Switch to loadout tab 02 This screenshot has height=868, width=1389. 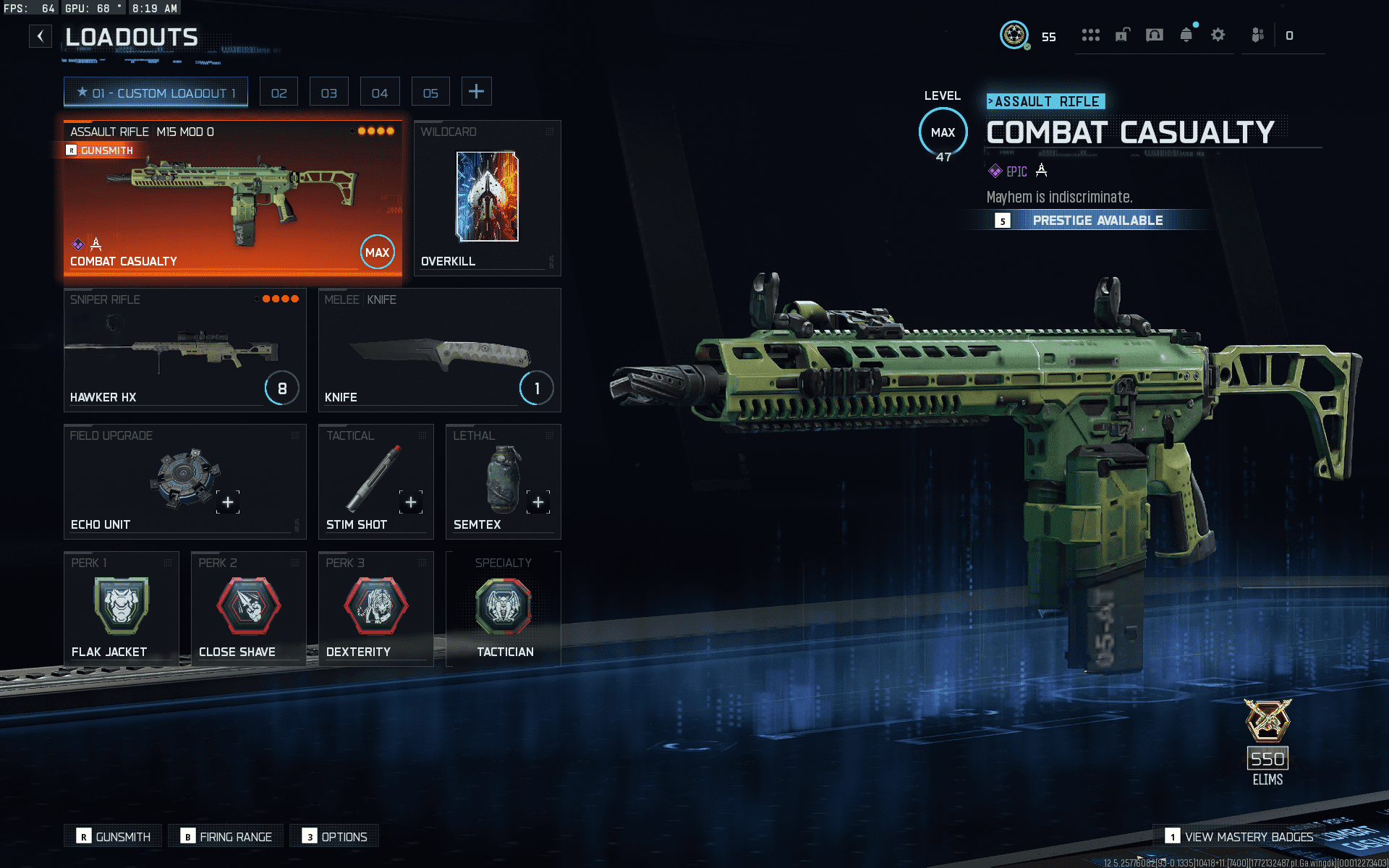[279, 93]
